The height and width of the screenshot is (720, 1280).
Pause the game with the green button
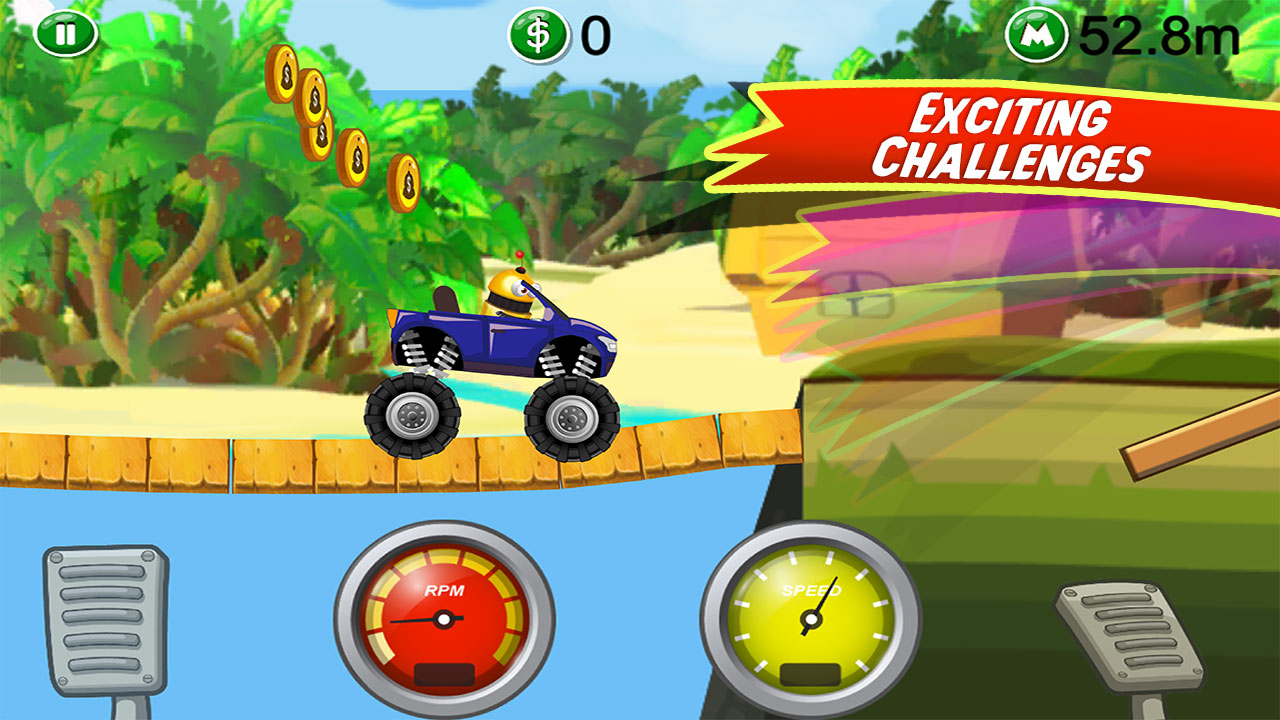(66, 34)
